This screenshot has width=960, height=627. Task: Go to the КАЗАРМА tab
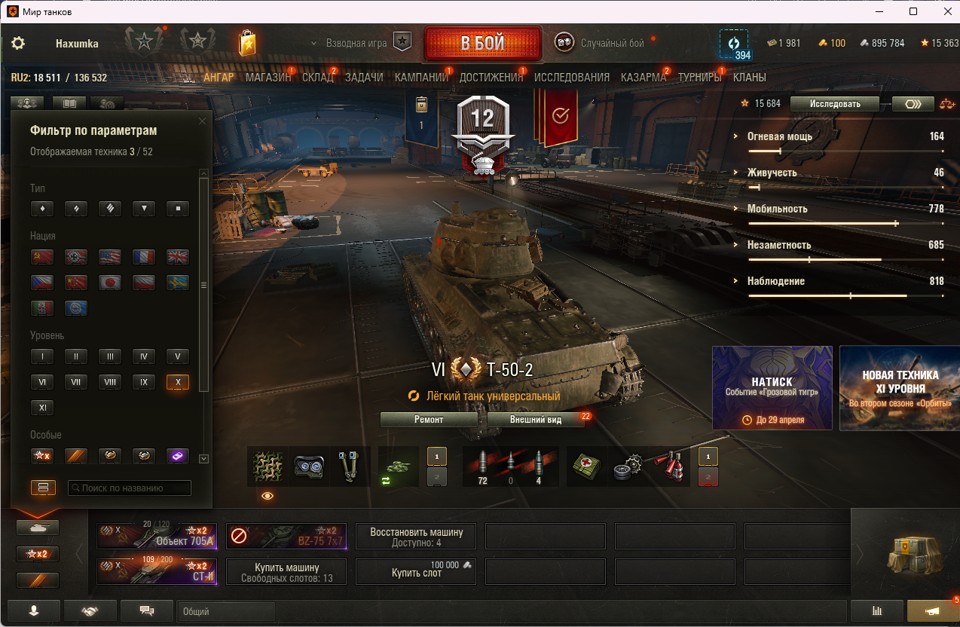(x=643, y=77)
